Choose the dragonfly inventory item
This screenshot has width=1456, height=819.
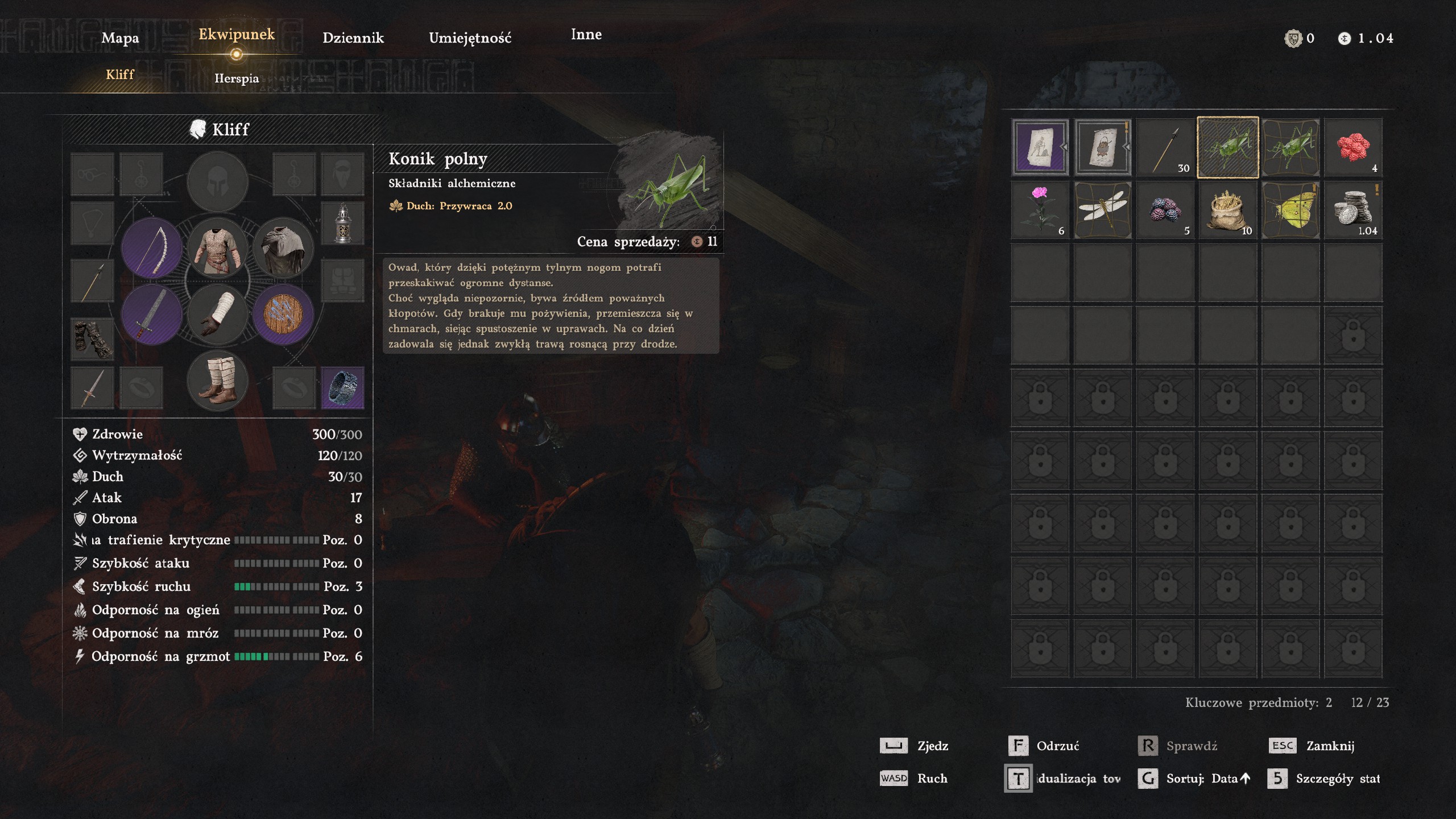pyautogui.click(x=1102, y=210)
